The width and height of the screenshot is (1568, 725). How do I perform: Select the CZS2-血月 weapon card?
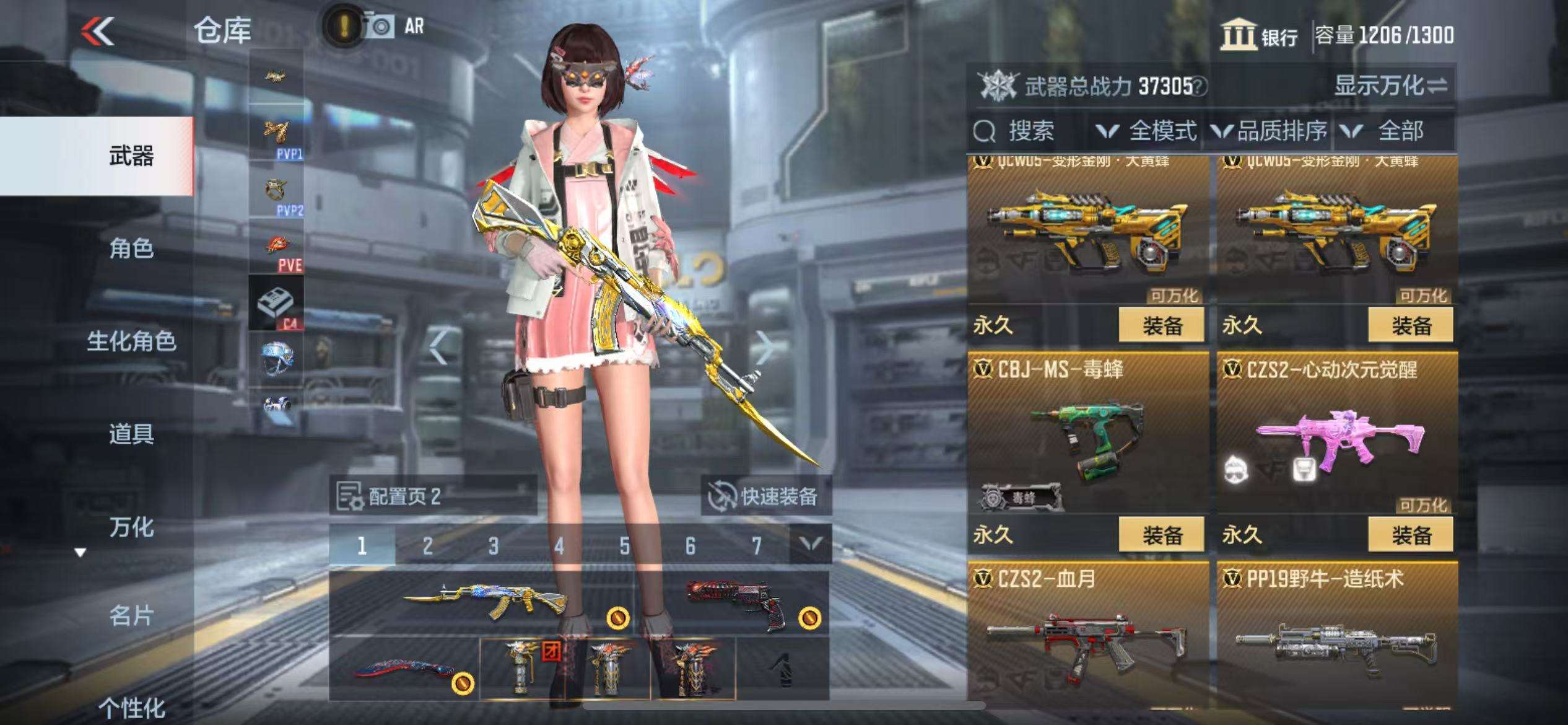1087,638
